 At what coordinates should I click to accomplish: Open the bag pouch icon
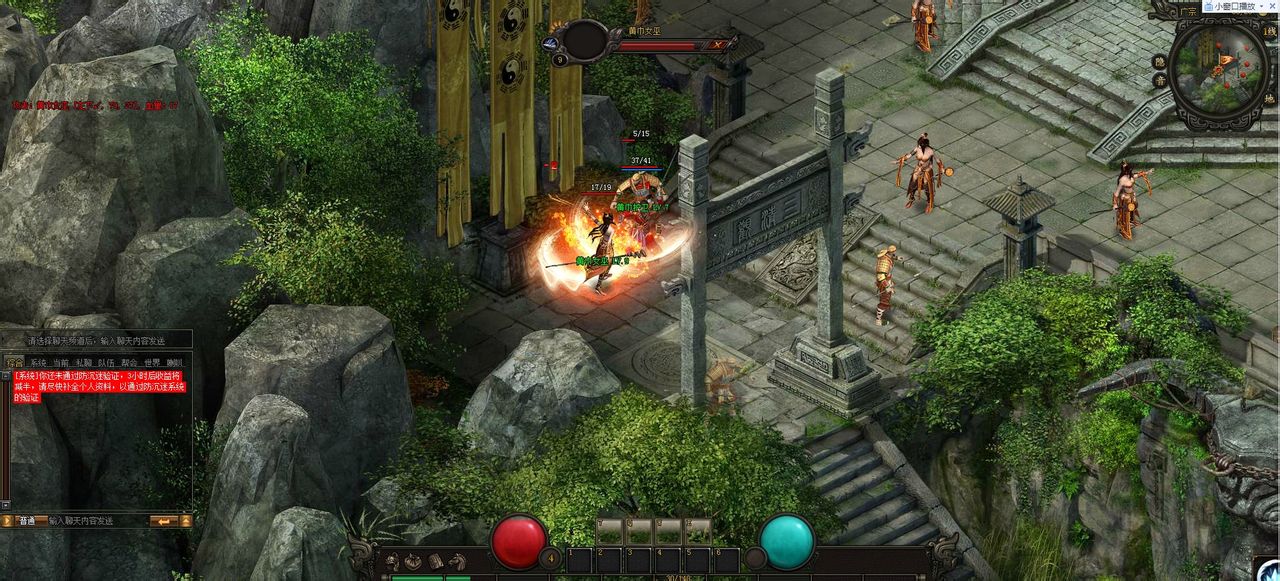pos(413,561)
